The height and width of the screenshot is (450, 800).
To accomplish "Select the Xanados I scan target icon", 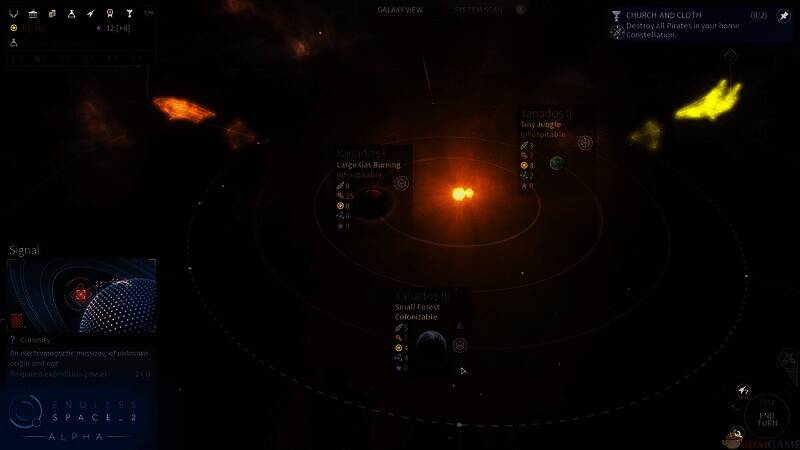I will coord(401,183).
